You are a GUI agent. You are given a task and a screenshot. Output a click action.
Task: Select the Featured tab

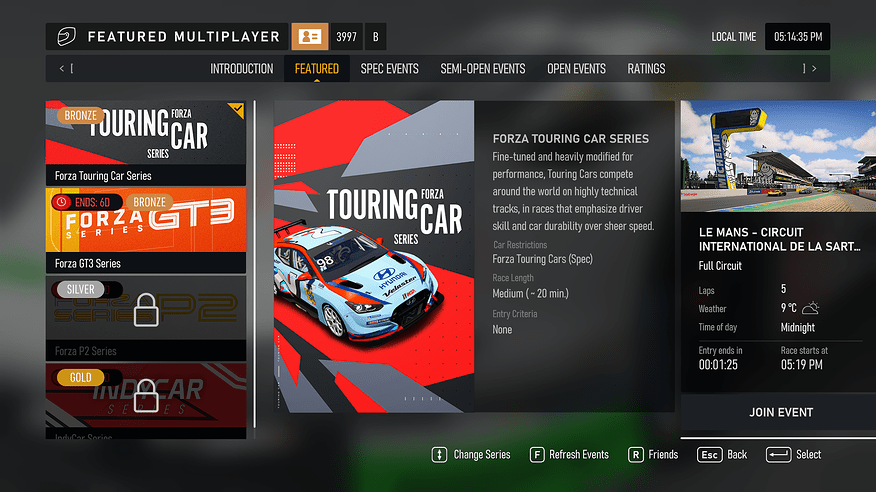pyautogui.click(x=316, y=69)
